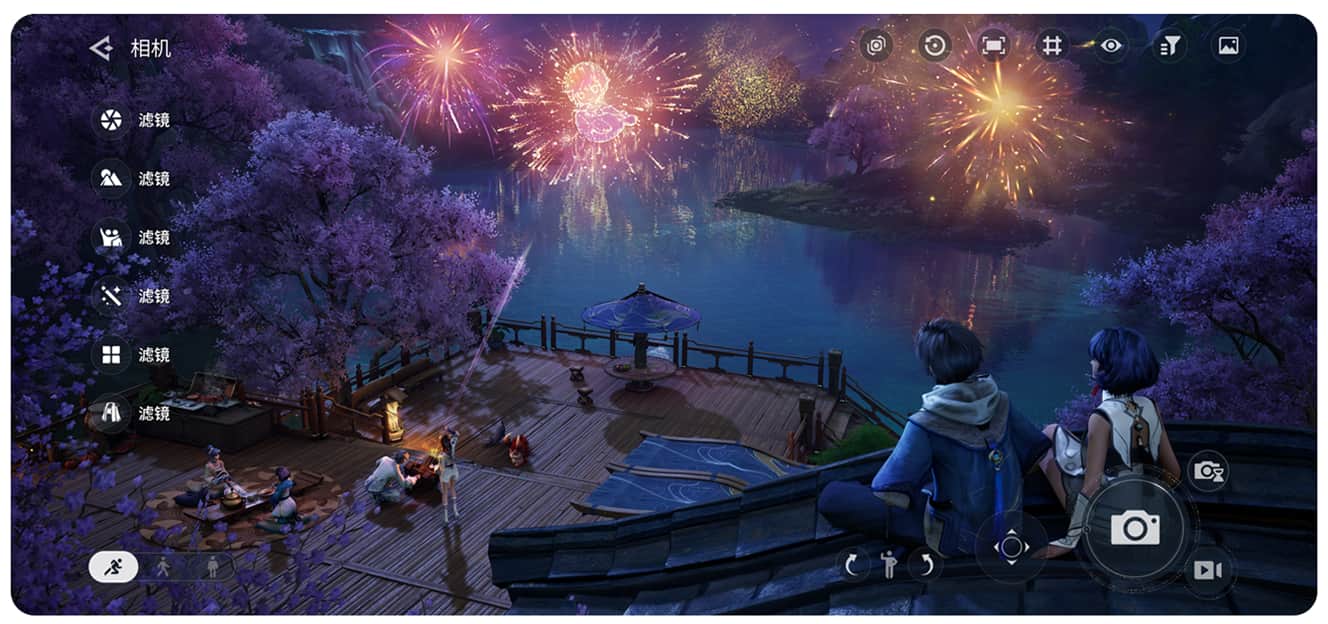The height and width of the screenshot is (624, 1328).
Task: Open the character pose filter option
Action: pos(111,238)
